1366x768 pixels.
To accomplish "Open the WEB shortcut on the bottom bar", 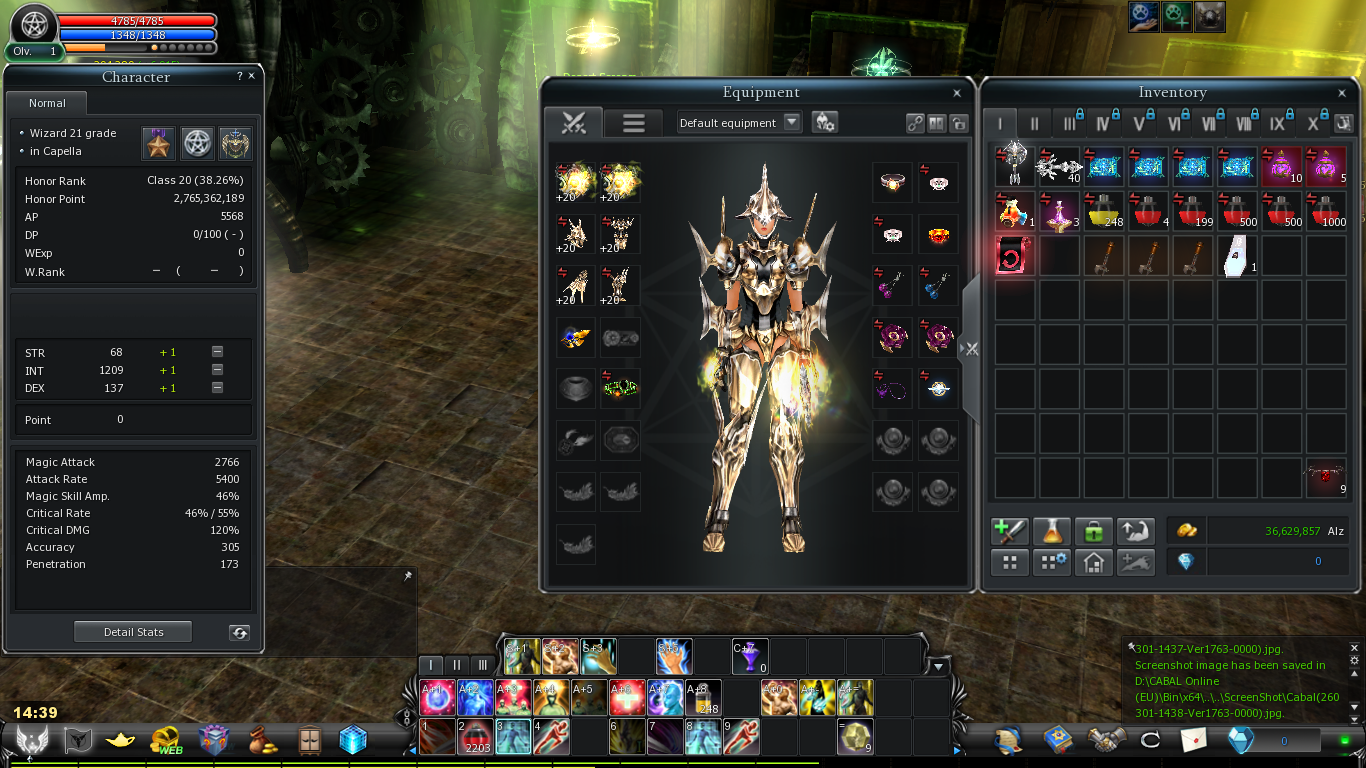I will pos(166,741).
